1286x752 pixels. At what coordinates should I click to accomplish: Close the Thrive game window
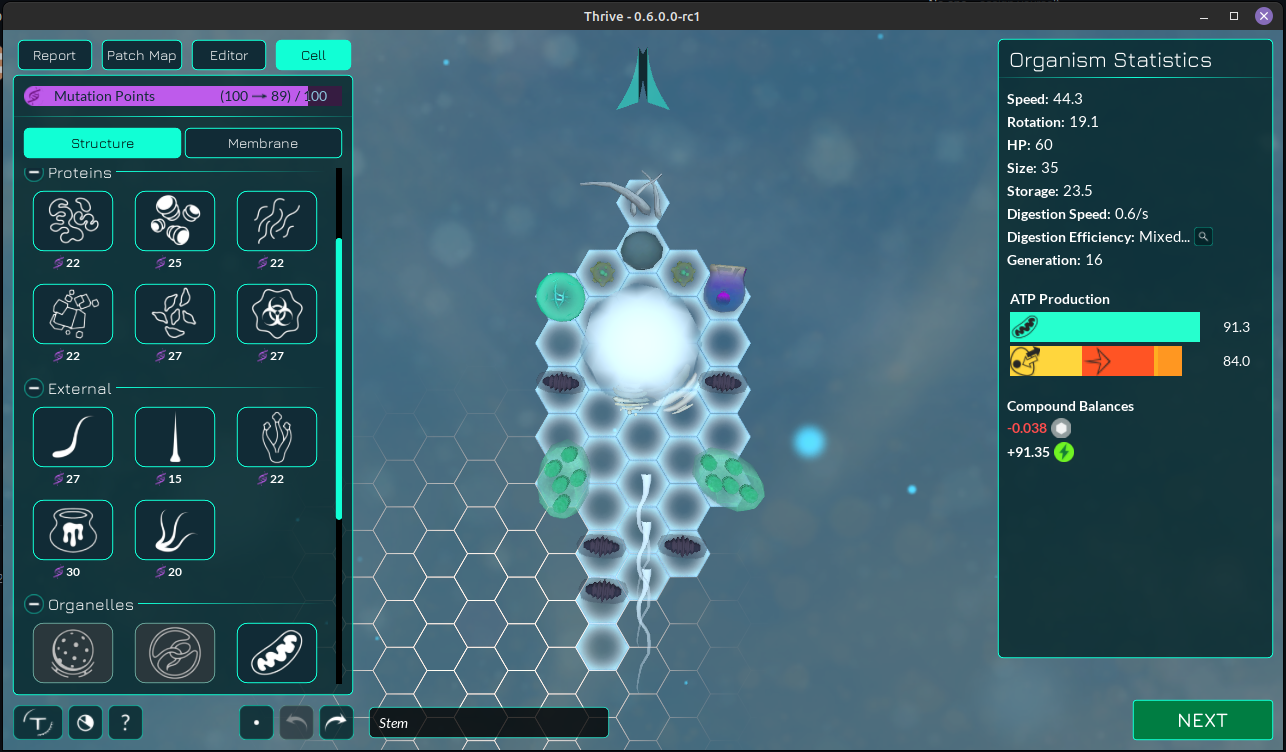tap(1263, 16)
